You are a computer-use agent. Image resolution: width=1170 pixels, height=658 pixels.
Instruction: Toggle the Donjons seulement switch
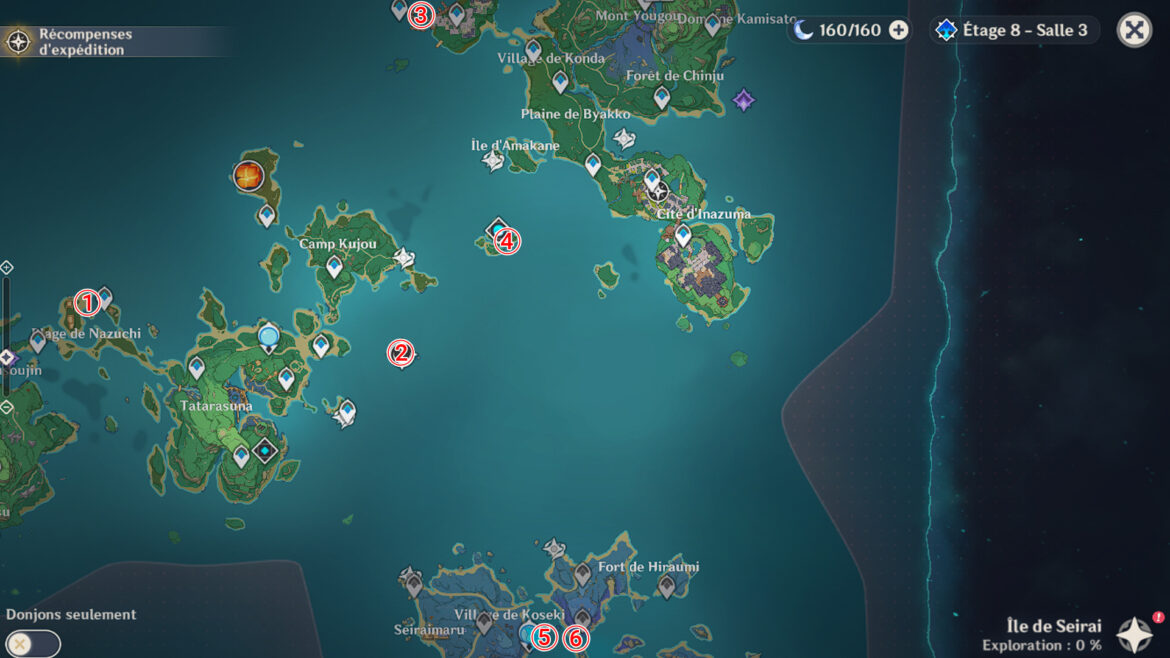pos(32,643)
